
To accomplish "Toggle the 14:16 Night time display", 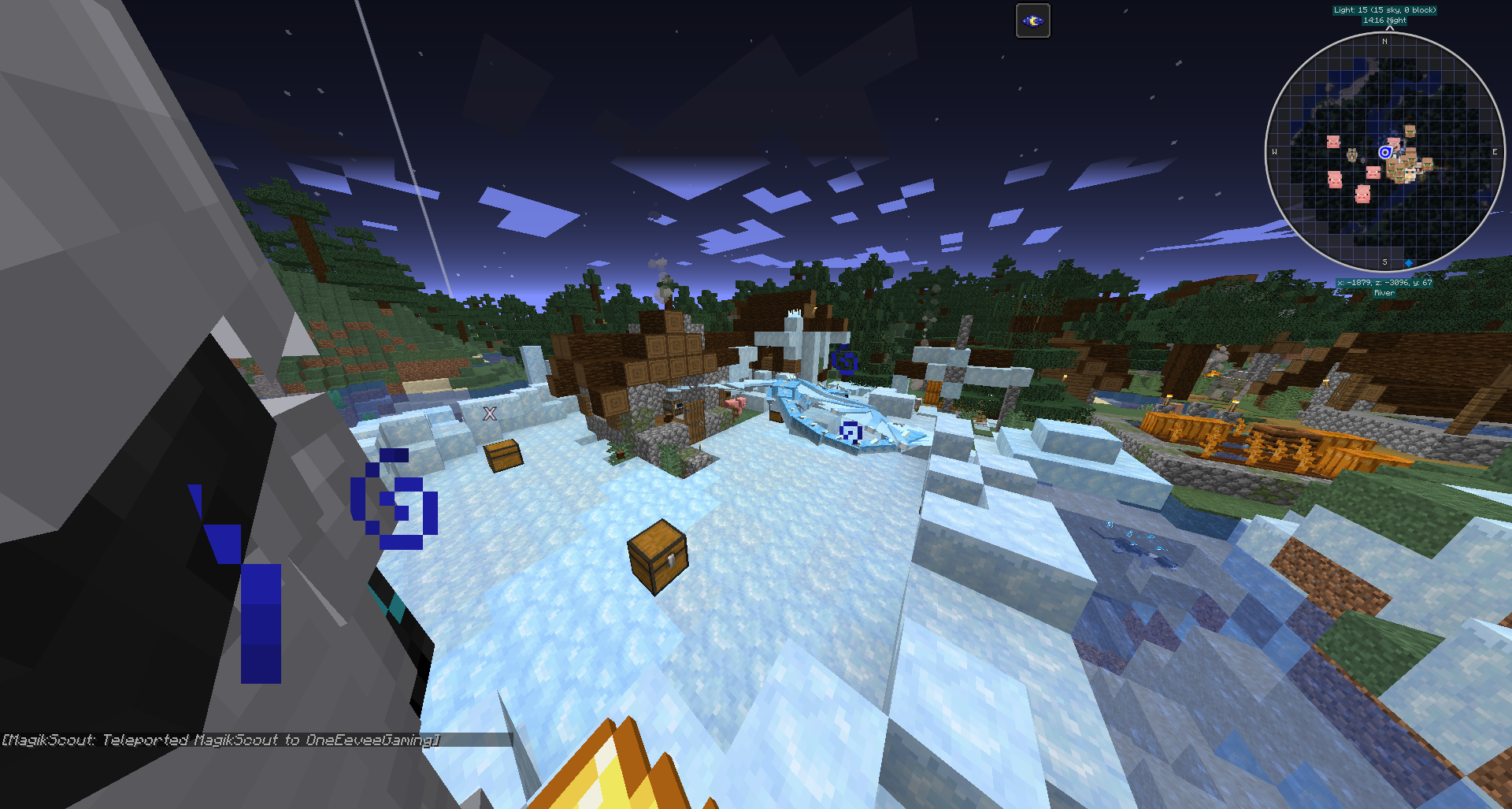I will click(1384, 20).
